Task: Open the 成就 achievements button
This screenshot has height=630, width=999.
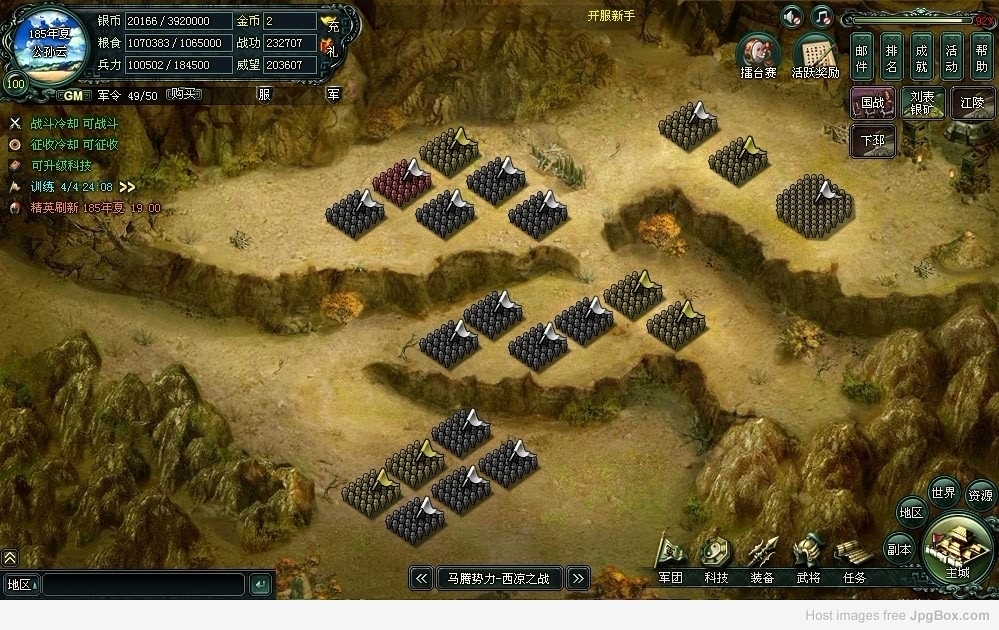Action: (x=922, y=56)
